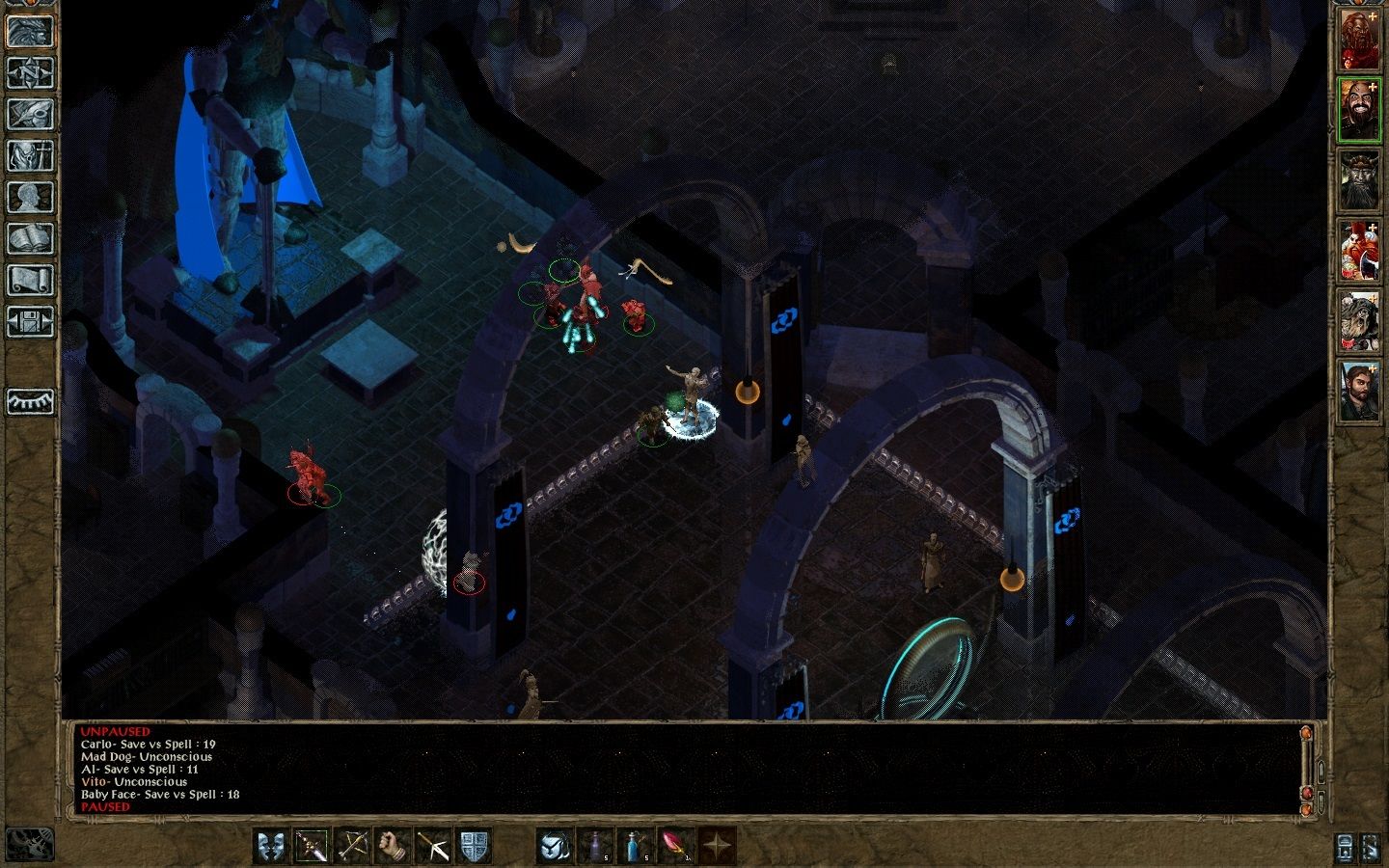
Task: Select all party members via bottom-right icon
Action: pyautogui.click(x=1372, y=848)
